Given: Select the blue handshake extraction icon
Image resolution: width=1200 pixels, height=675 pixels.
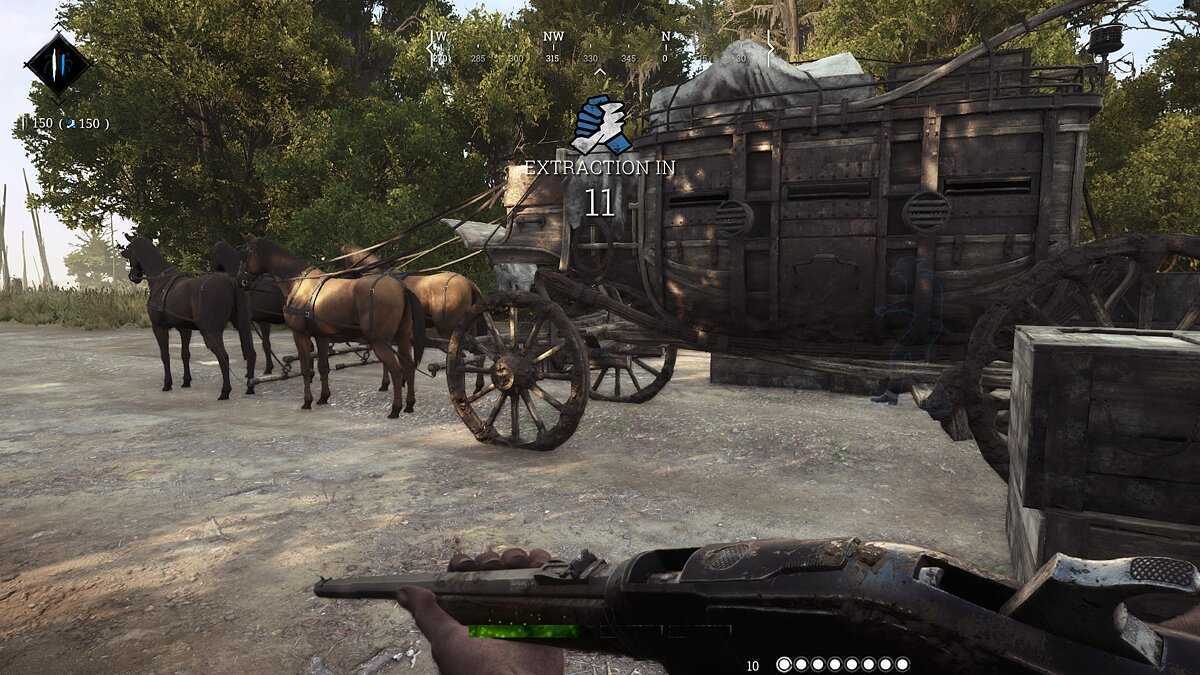Looking at the screenshot, I should pos(600,125).
